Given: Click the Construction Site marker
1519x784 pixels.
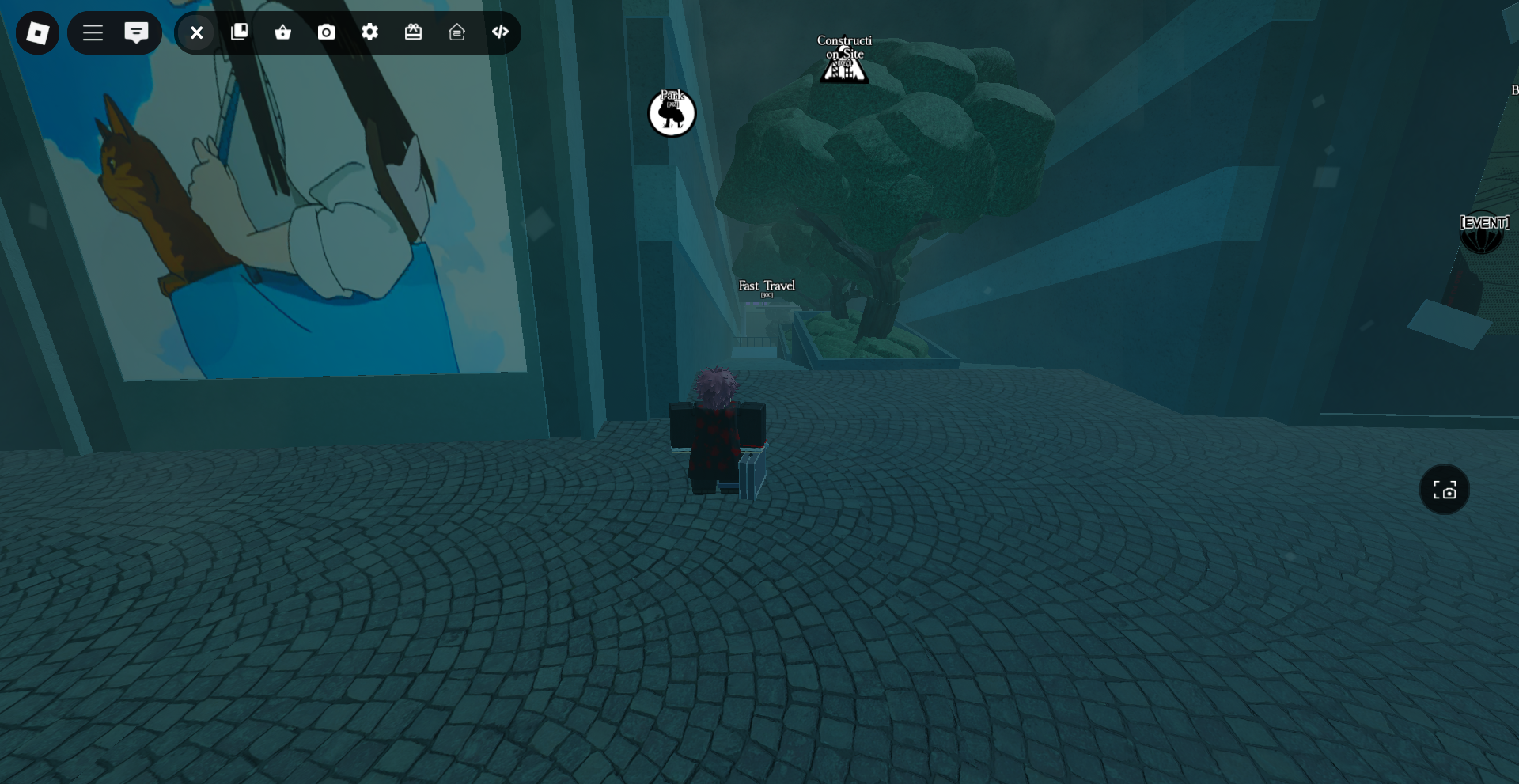Looking at the screenshot, I should tap(843, 63).
